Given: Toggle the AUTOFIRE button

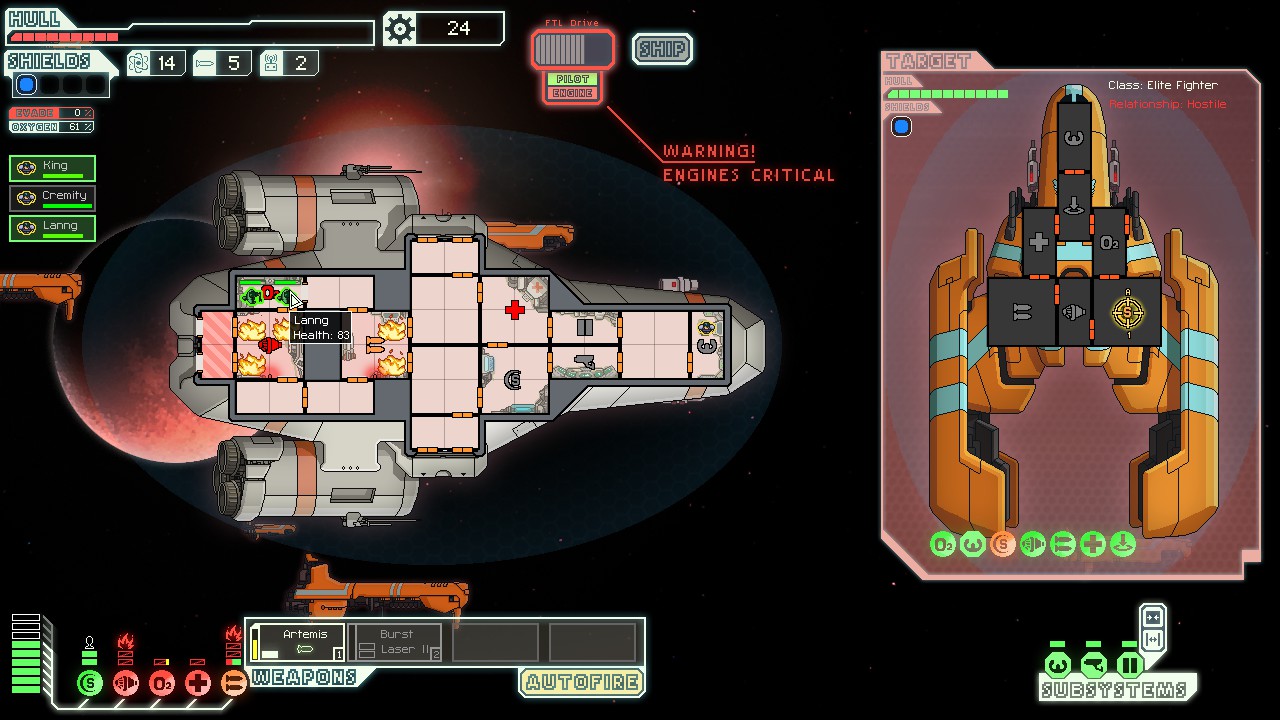Looking at the screenshot, I should (581, 683).
